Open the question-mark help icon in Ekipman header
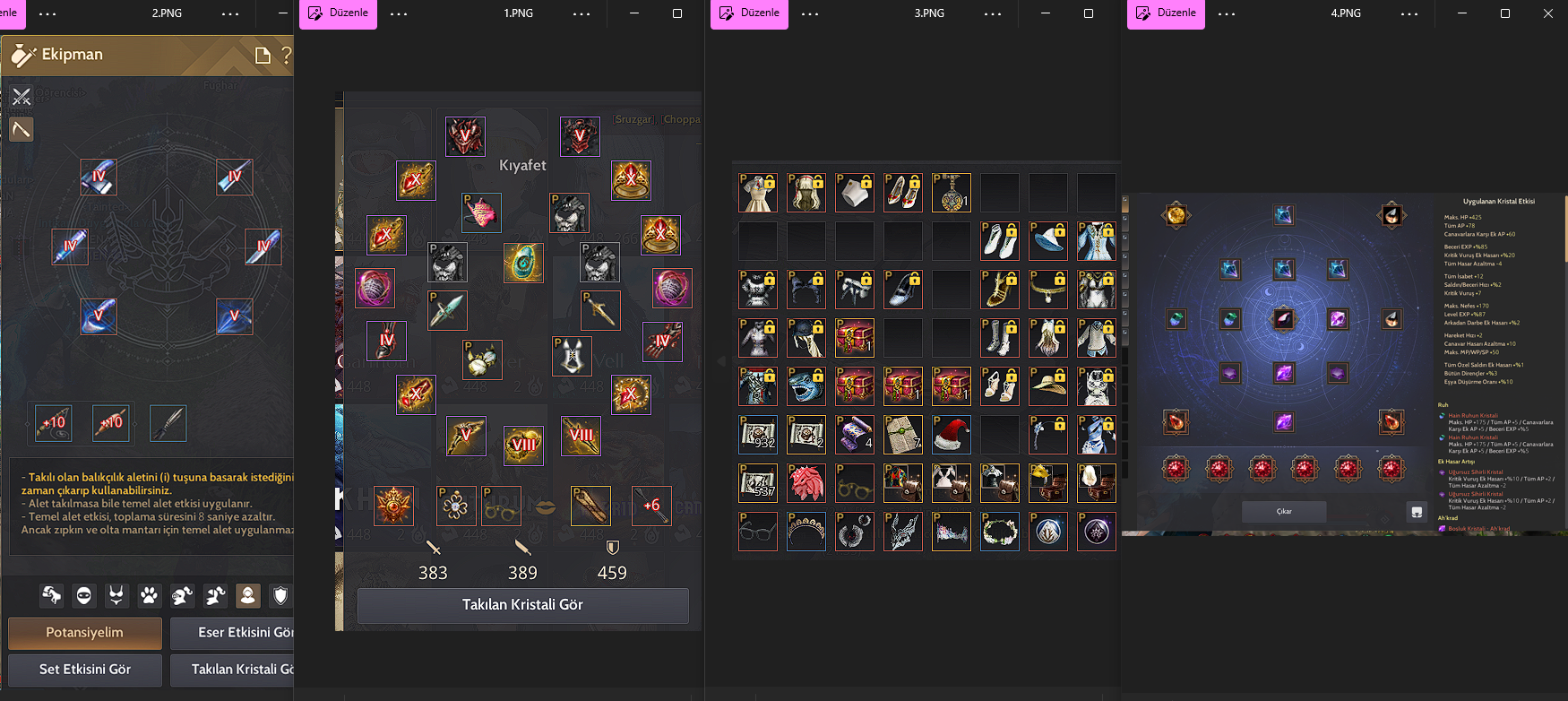This screenshot has height=701, width=1568. pyautogui.click(x=286, y=56)
